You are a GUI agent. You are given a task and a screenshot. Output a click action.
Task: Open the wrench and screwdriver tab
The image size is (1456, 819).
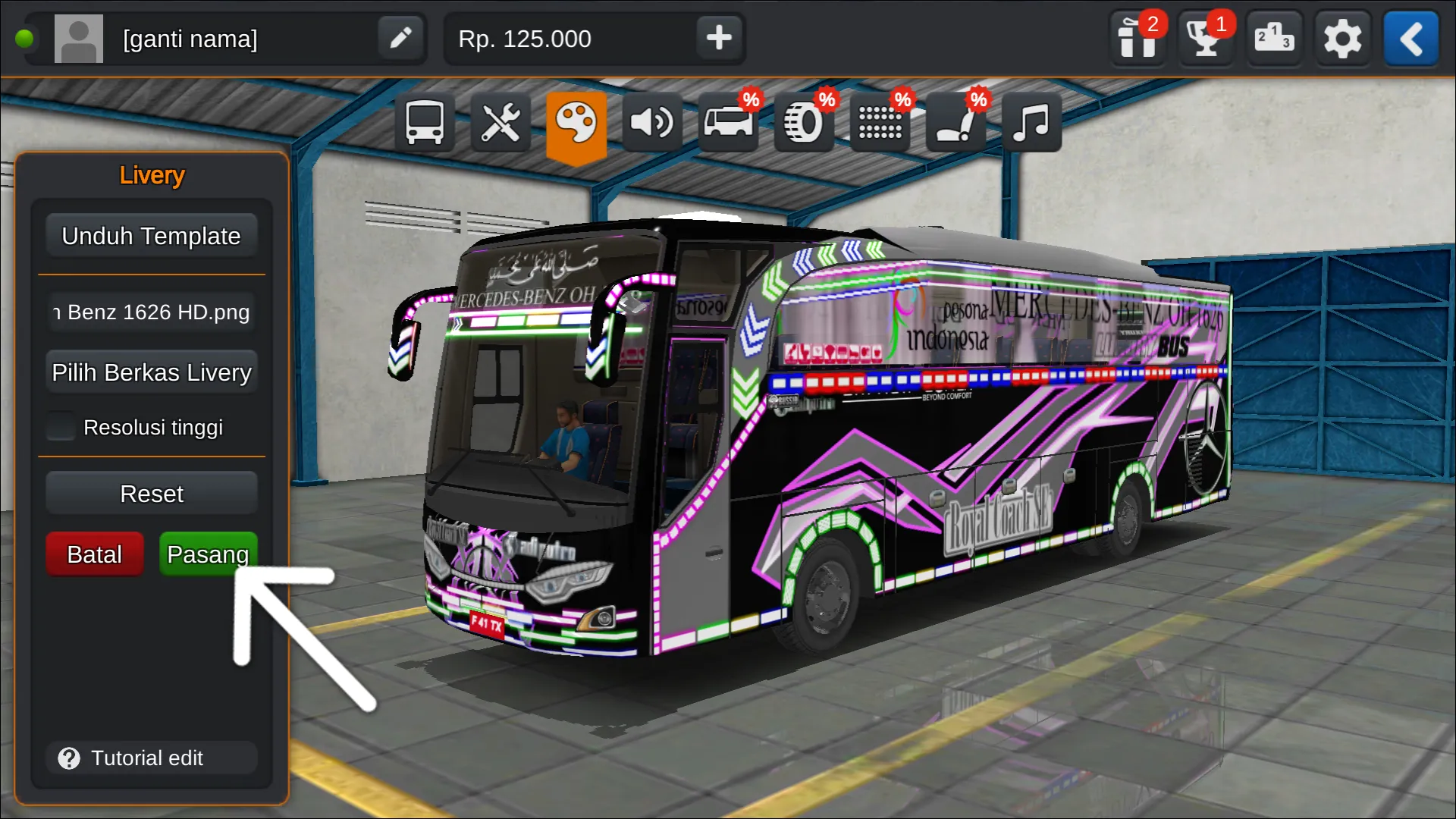(x=500, y=123)
